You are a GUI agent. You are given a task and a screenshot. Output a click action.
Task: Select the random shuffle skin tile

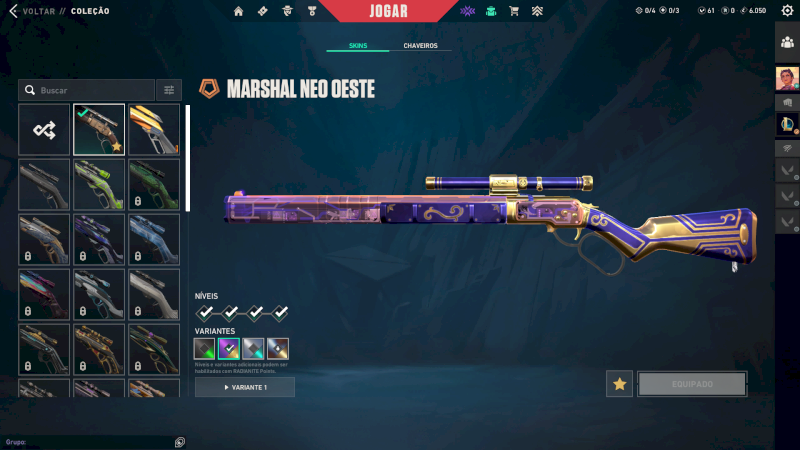[44, 129]
